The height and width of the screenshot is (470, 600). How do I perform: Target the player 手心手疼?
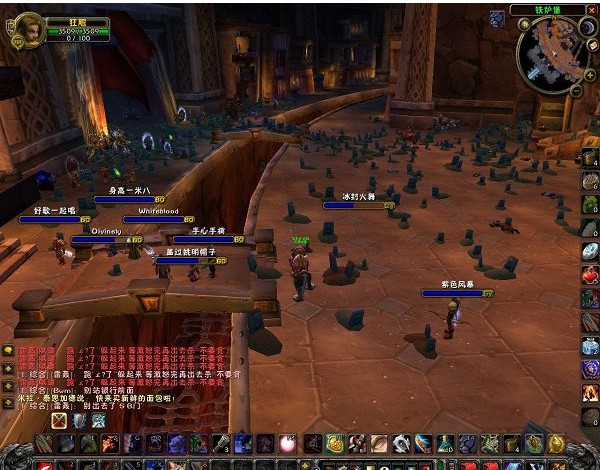[x=208, y=239]
